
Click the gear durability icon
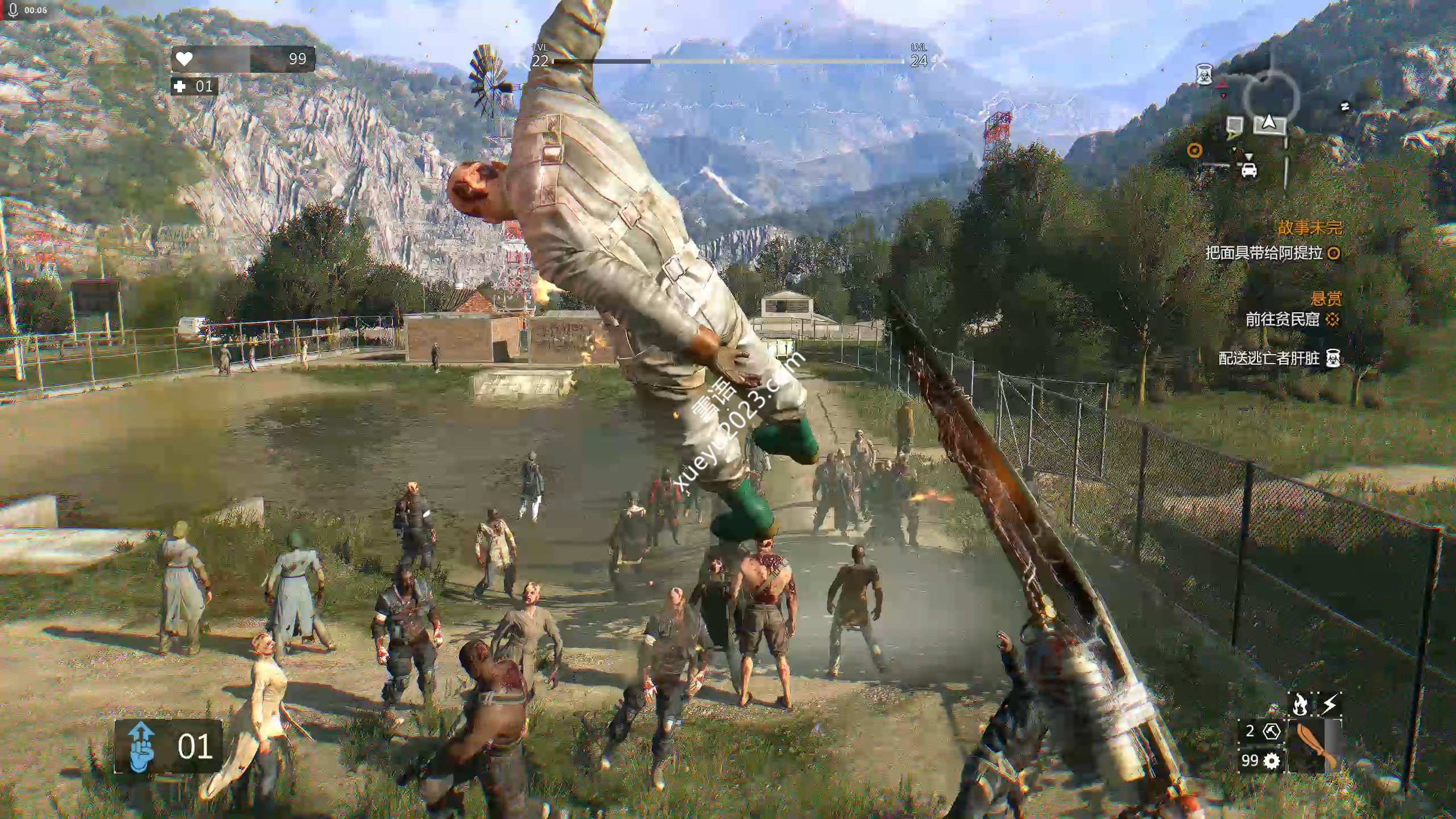click(x=1271, y=760)
